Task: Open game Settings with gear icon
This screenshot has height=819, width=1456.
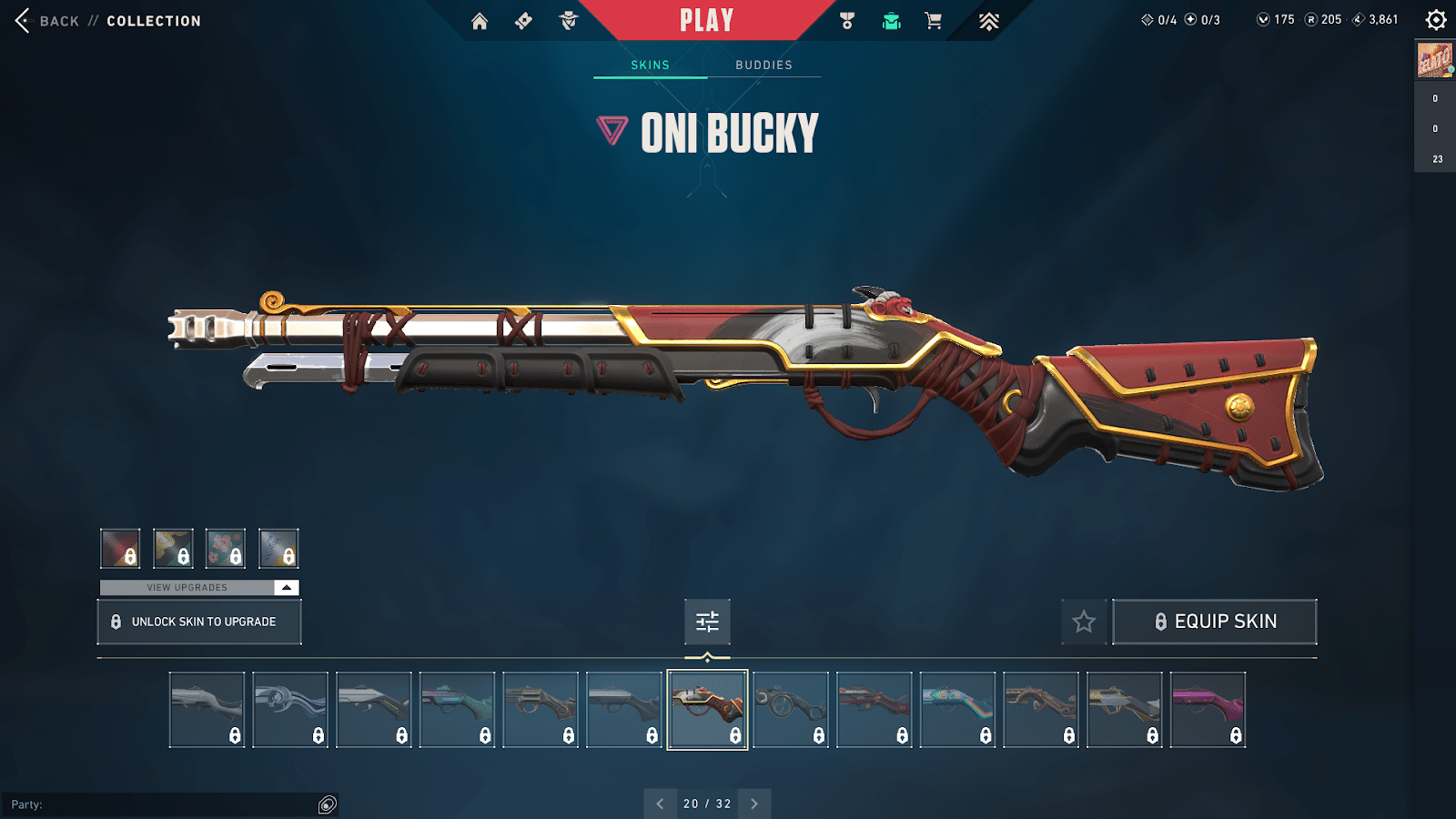Action: point(1436,18)
